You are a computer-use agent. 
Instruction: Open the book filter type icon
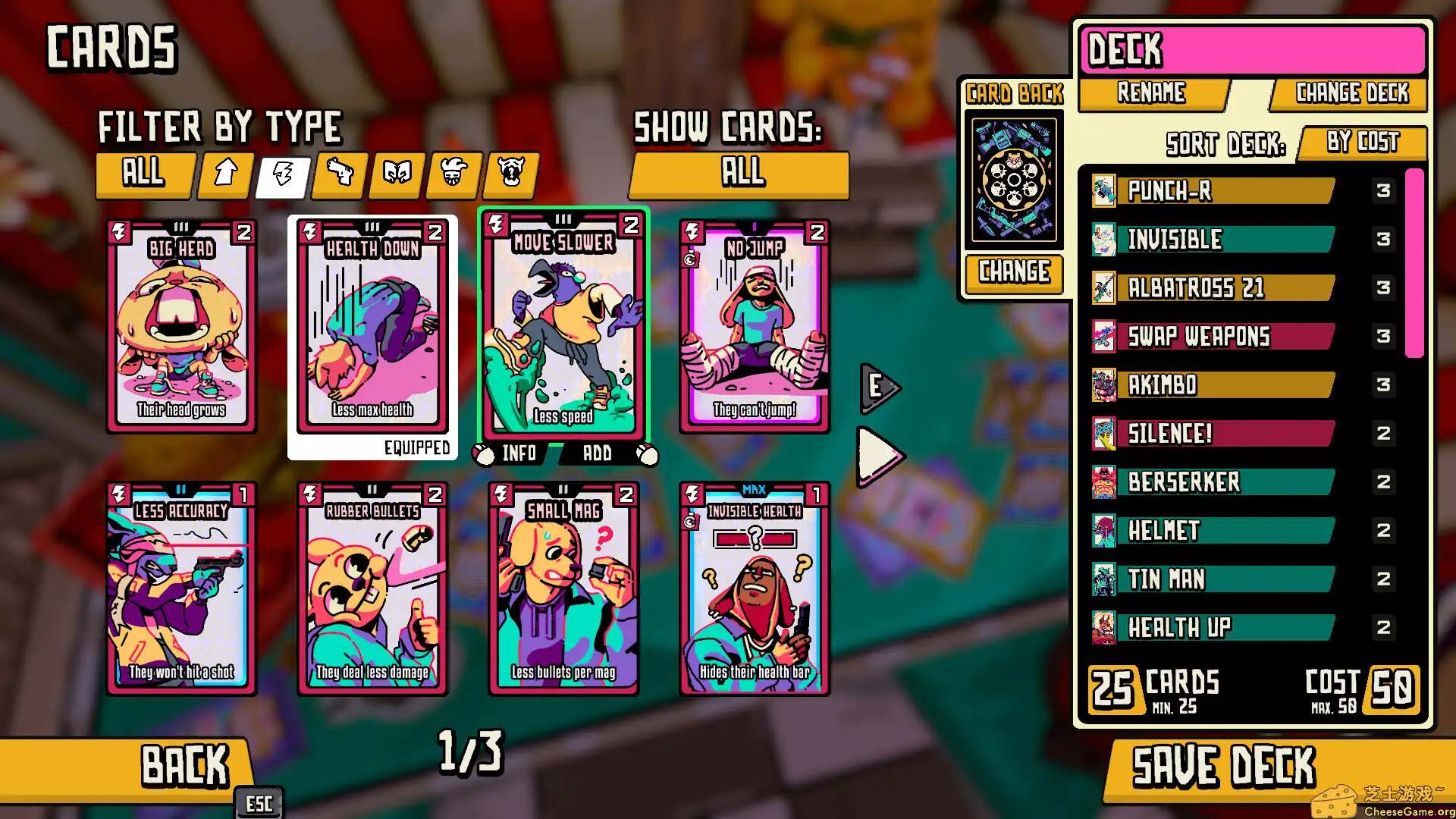395,175
